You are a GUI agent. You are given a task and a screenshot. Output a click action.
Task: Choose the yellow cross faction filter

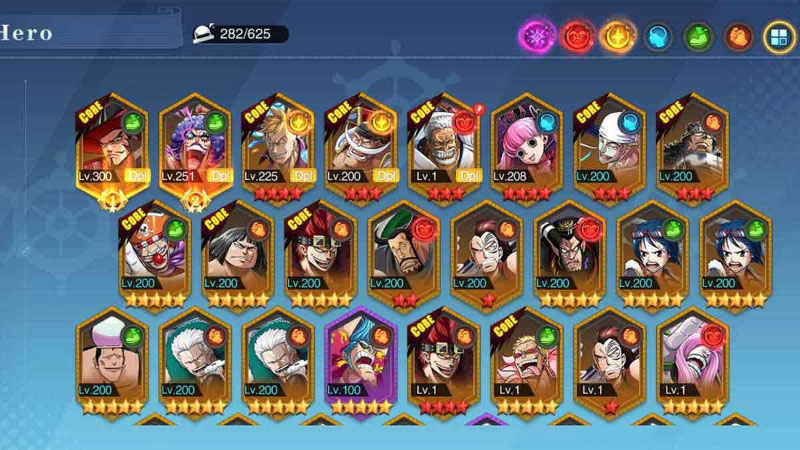(618, 37)
